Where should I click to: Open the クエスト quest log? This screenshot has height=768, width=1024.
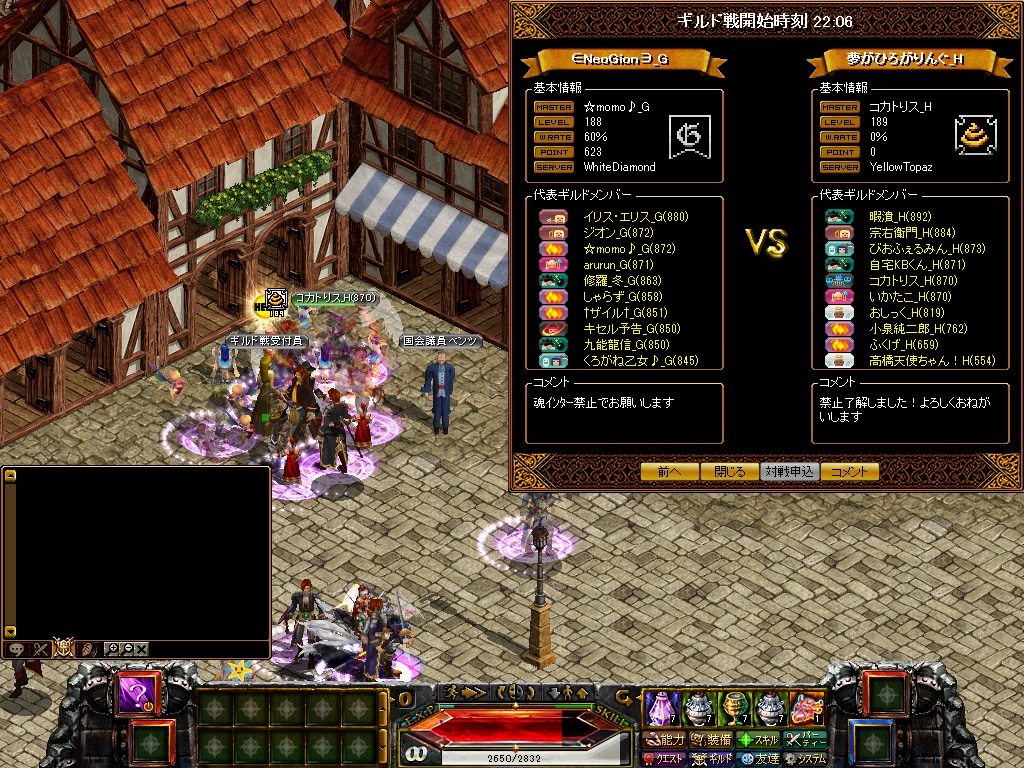click(x=663, y=759)
